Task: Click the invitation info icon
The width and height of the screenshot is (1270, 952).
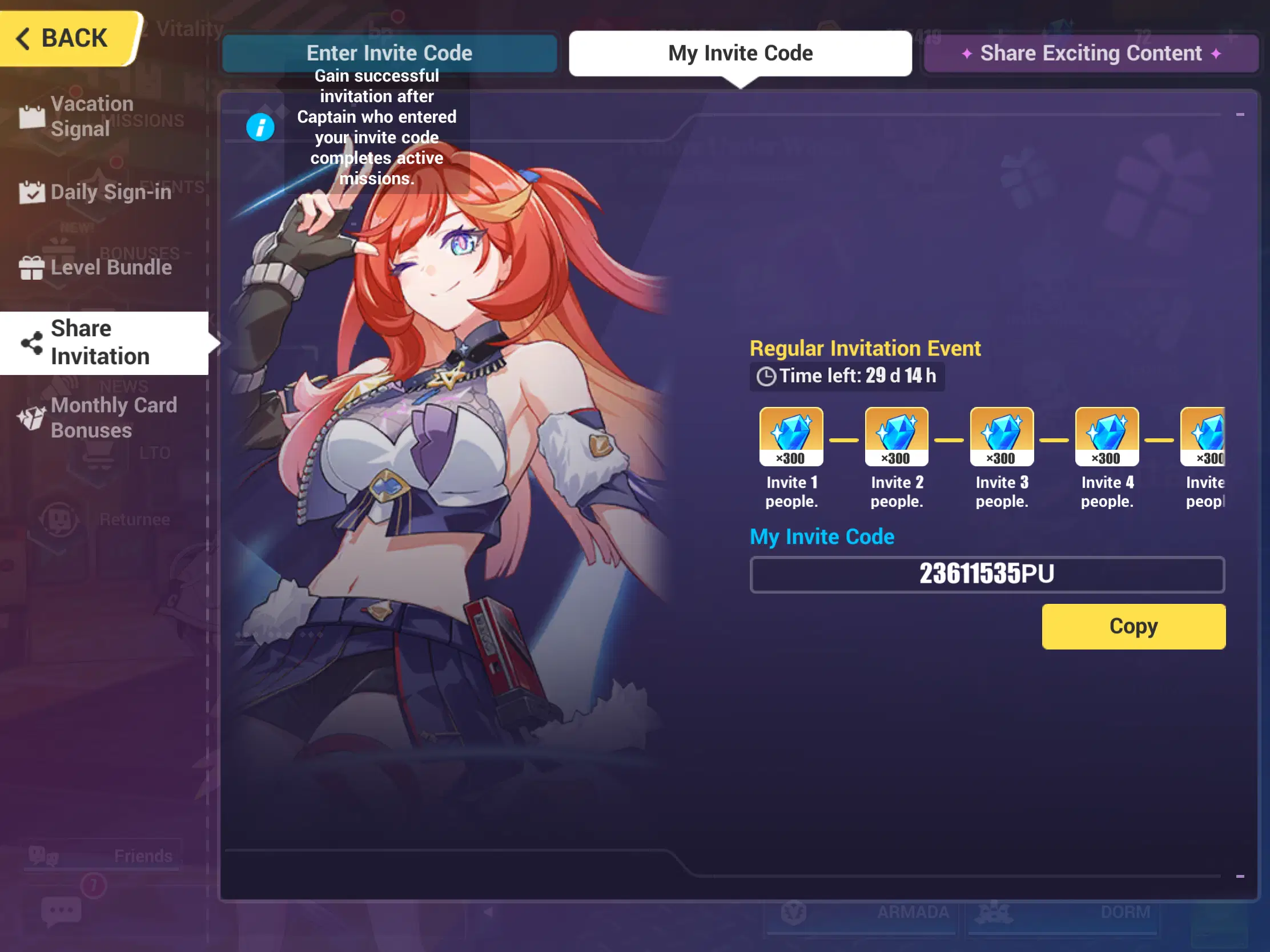Action: point(260,127)
